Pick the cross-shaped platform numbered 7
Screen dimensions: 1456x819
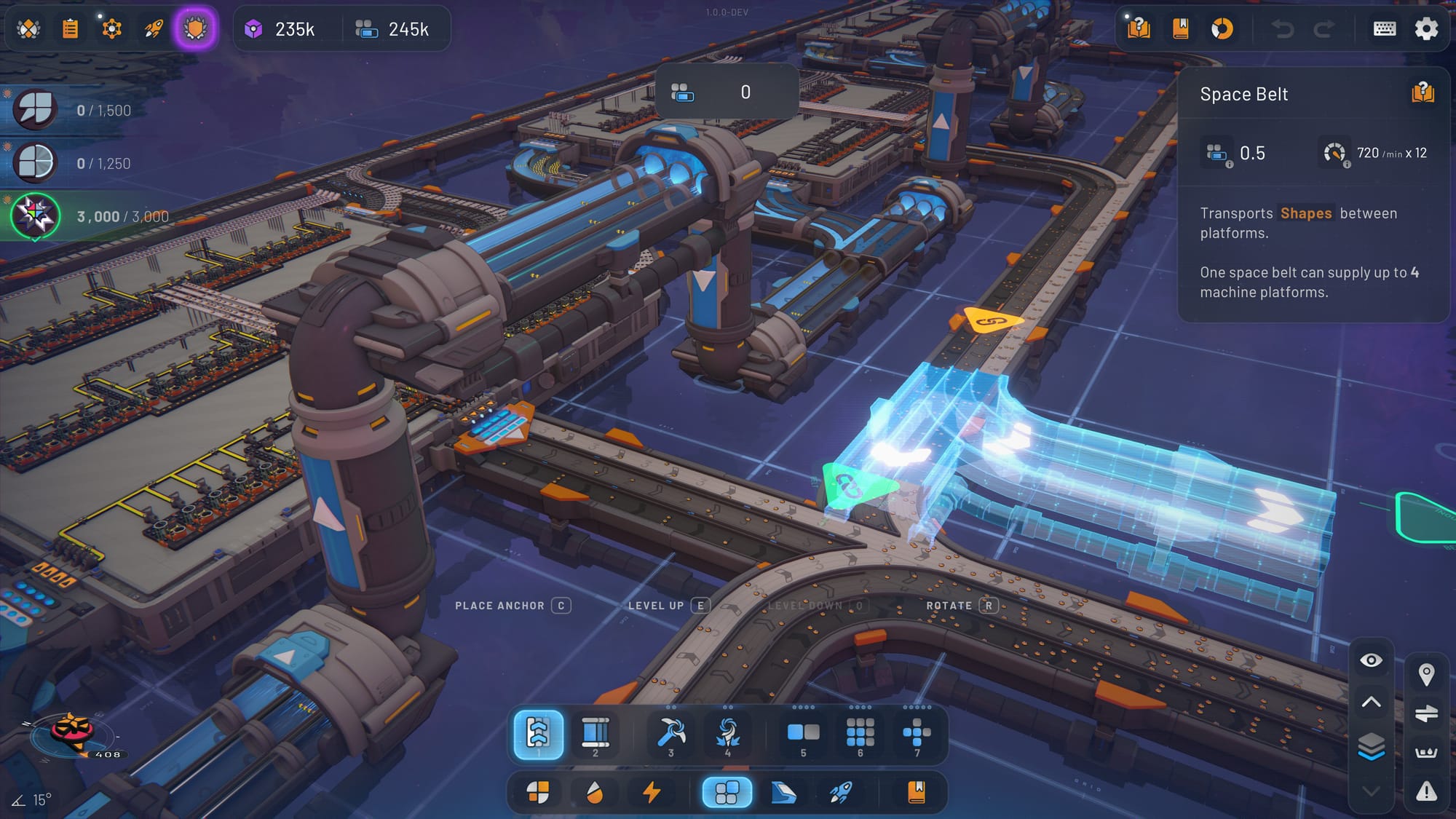(x=917, y=734)
